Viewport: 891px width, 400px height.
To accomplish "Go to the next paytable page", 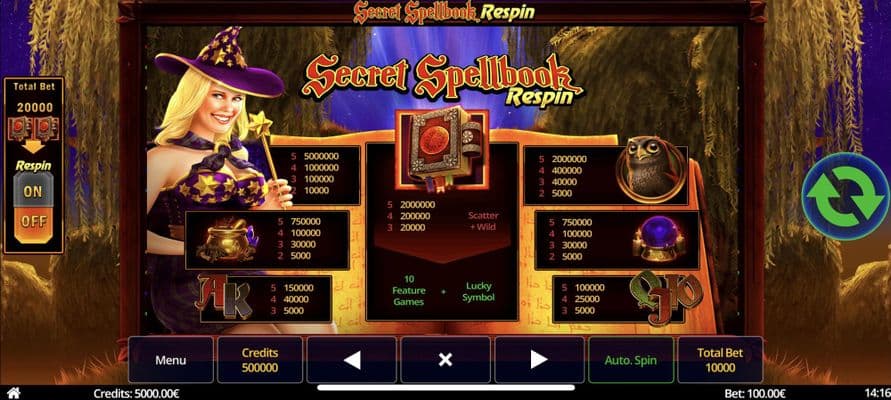I will click(539, 360).
